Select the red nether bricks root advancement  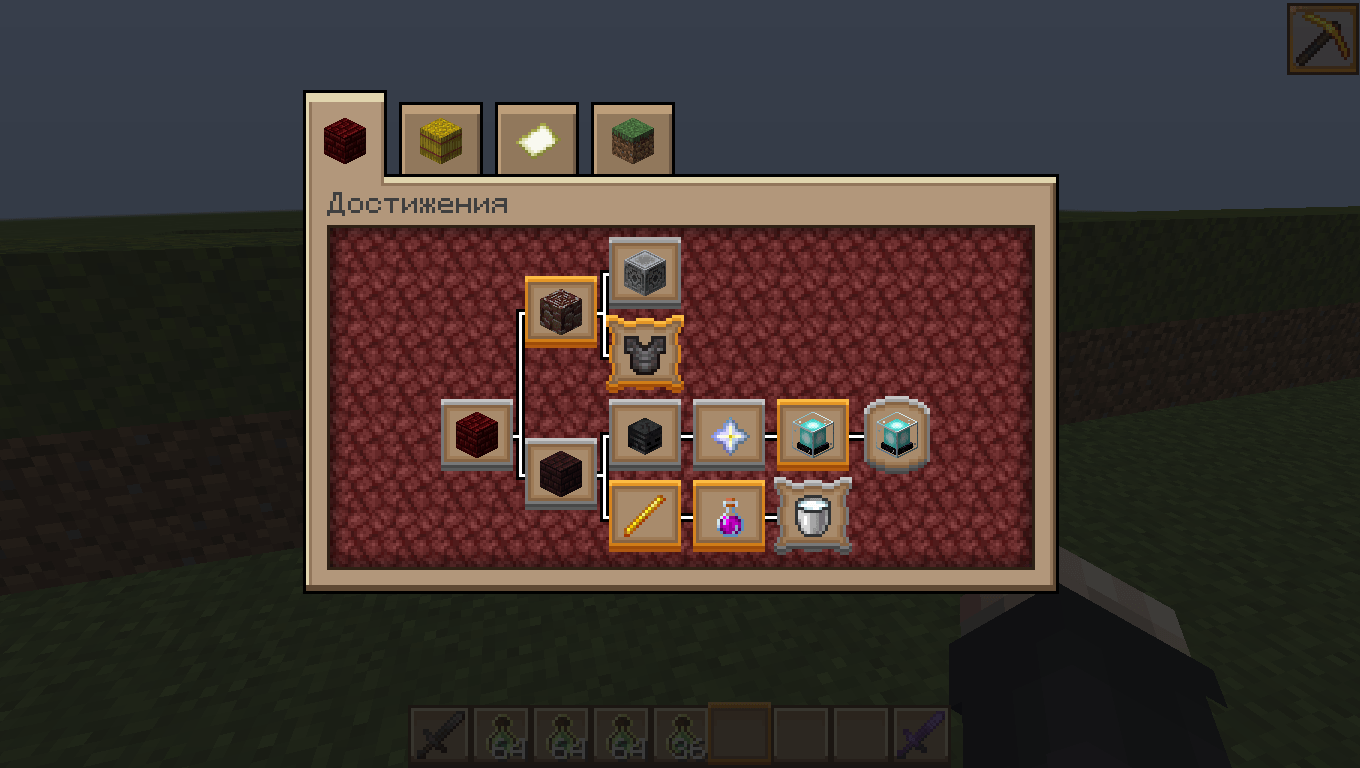click(x=476, y=435)
